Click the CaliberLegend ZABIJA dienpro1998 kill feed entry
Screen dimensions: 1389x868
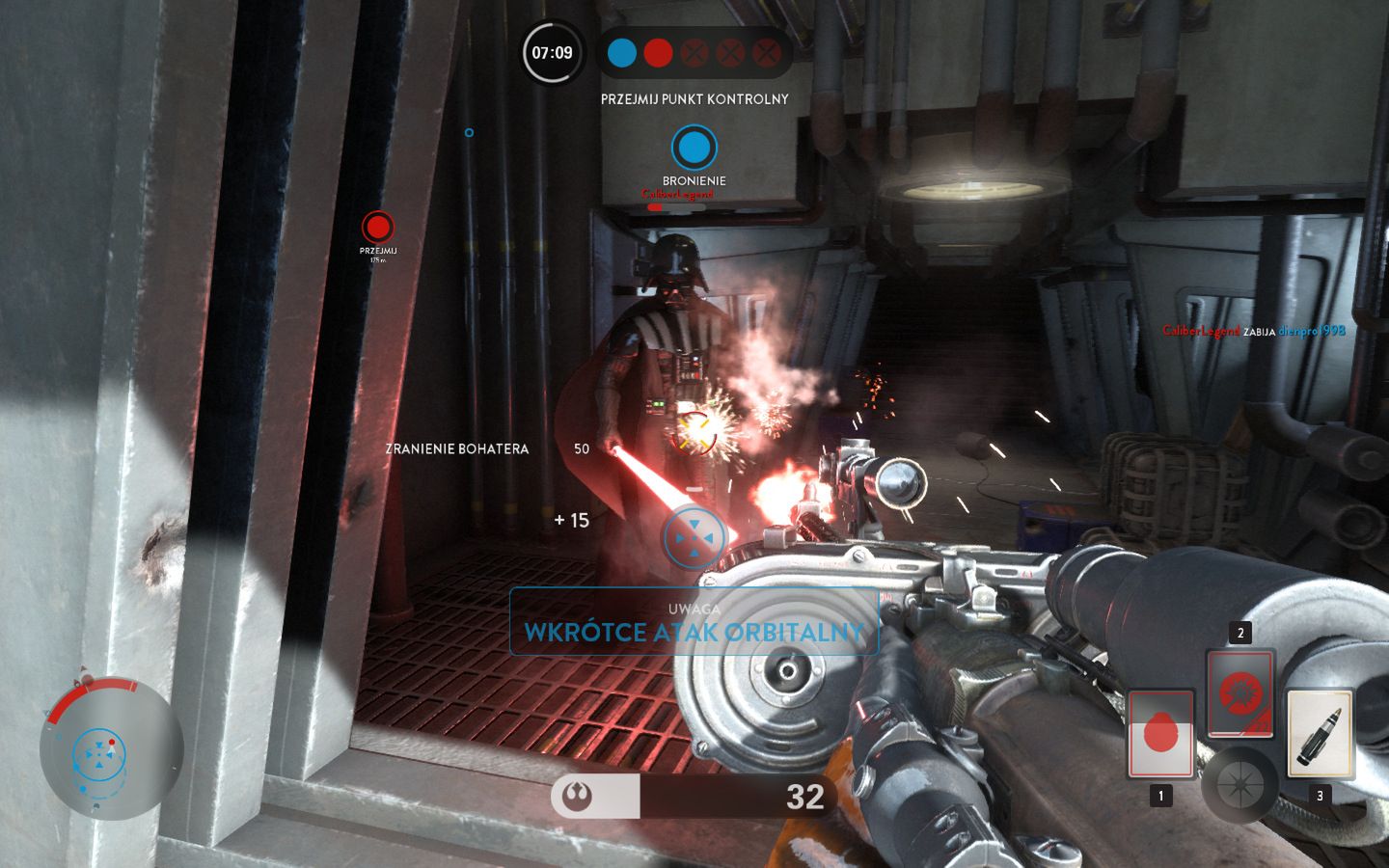(1253, 328)
